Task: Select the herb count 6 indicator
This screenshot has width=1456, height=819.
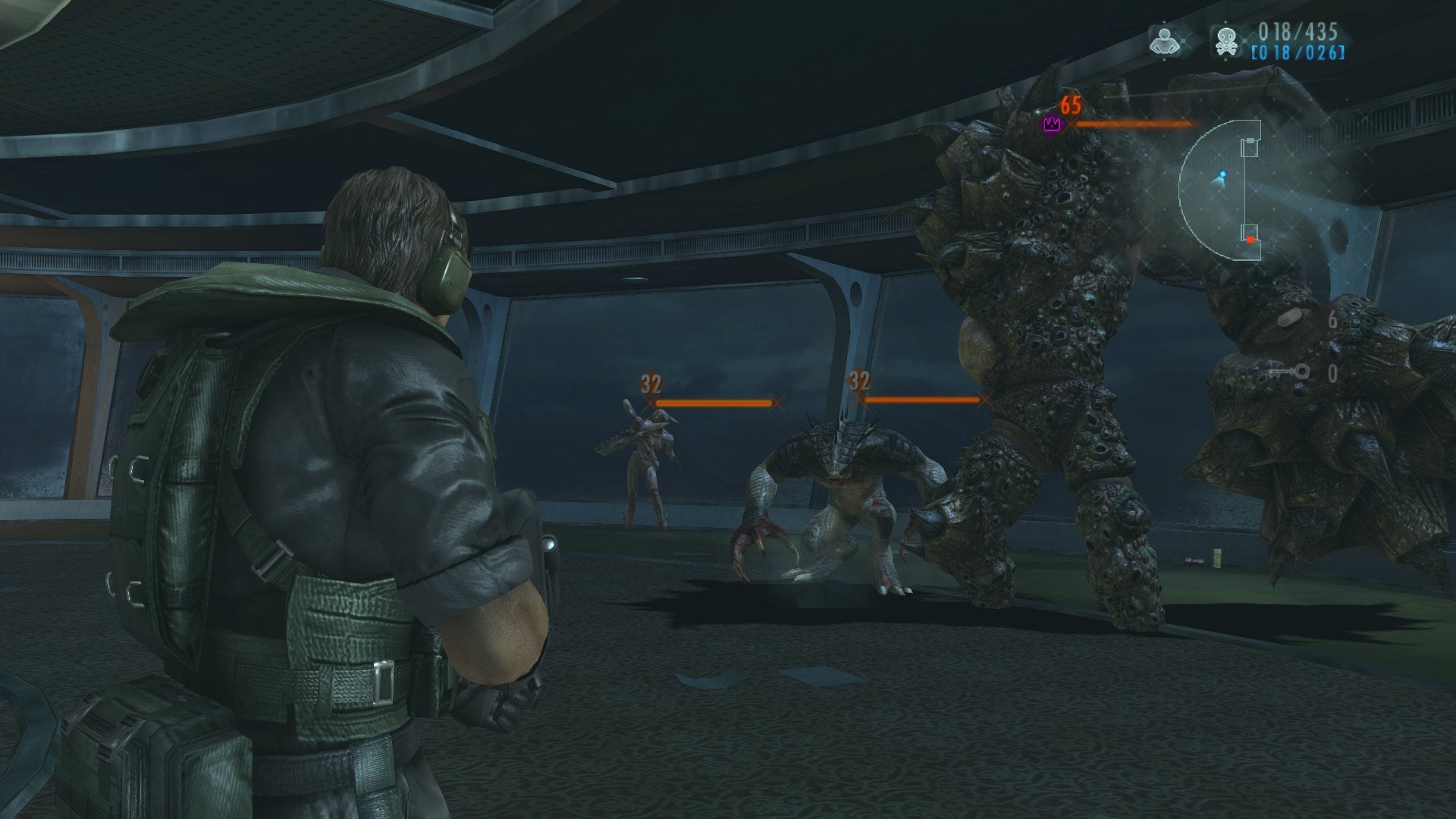Action: point(1334,319)
